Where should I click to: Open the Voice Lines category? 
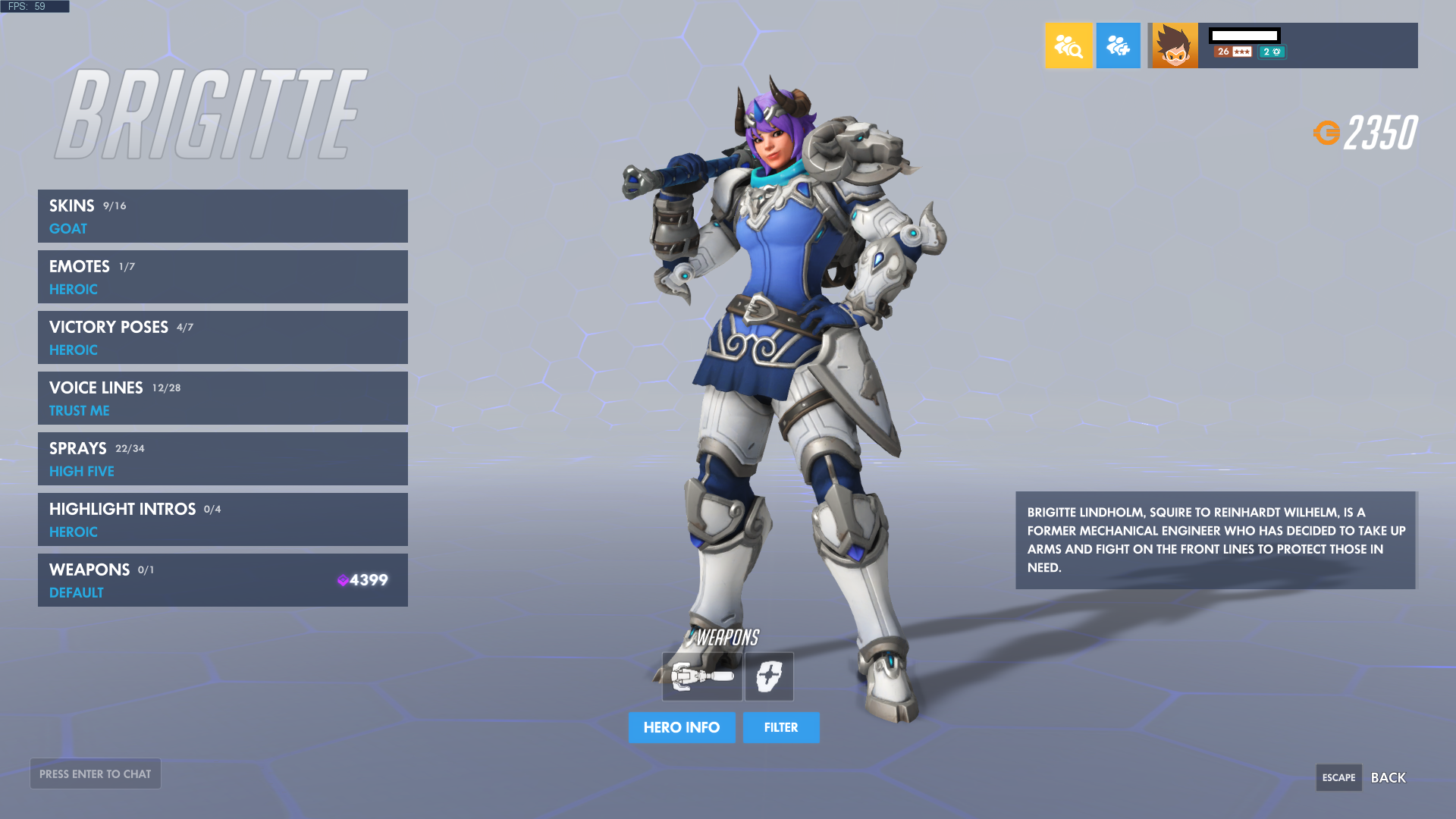(222, 397)
